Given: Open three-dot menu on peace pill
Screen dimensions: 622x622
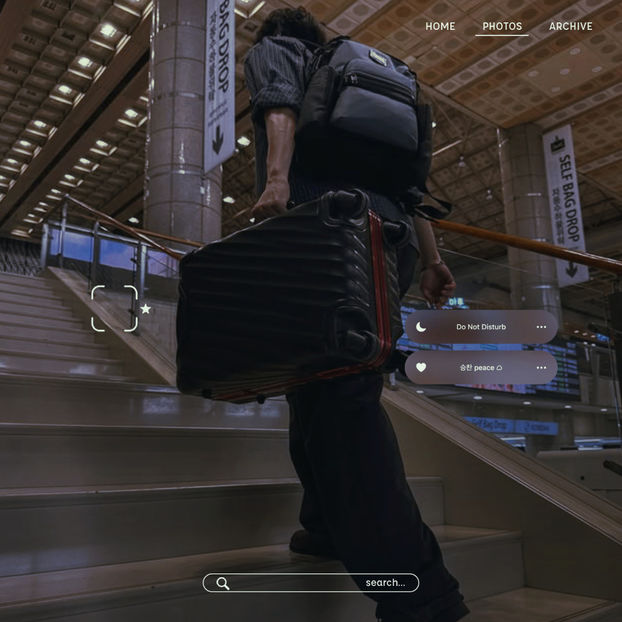Looking at the screenshot, I should [541, 367].
